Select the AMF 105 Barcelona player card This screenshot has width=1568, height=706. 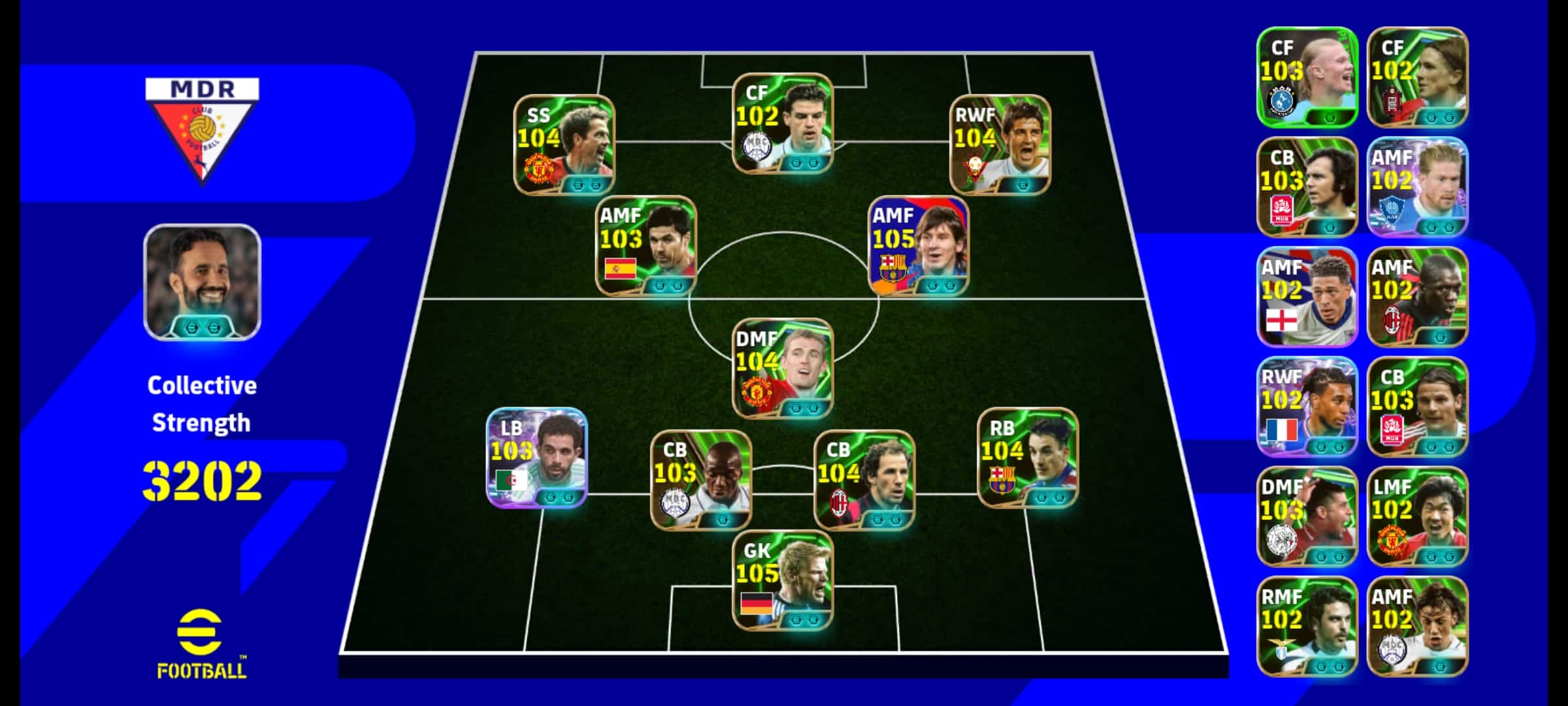click(919, 246)
